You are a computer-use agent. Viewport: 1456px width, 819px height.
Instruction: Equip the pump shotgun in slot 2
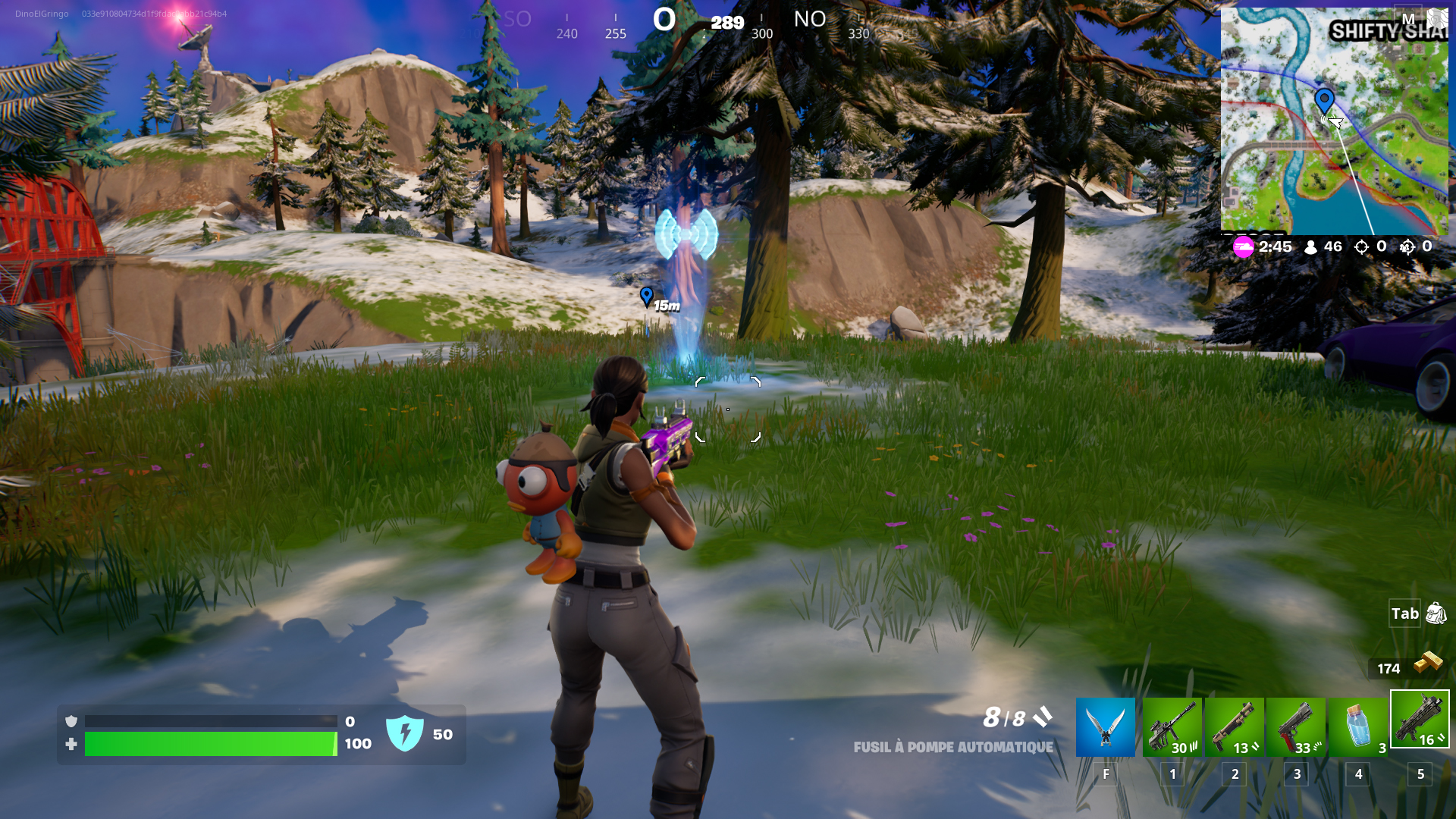[1235, 726]
